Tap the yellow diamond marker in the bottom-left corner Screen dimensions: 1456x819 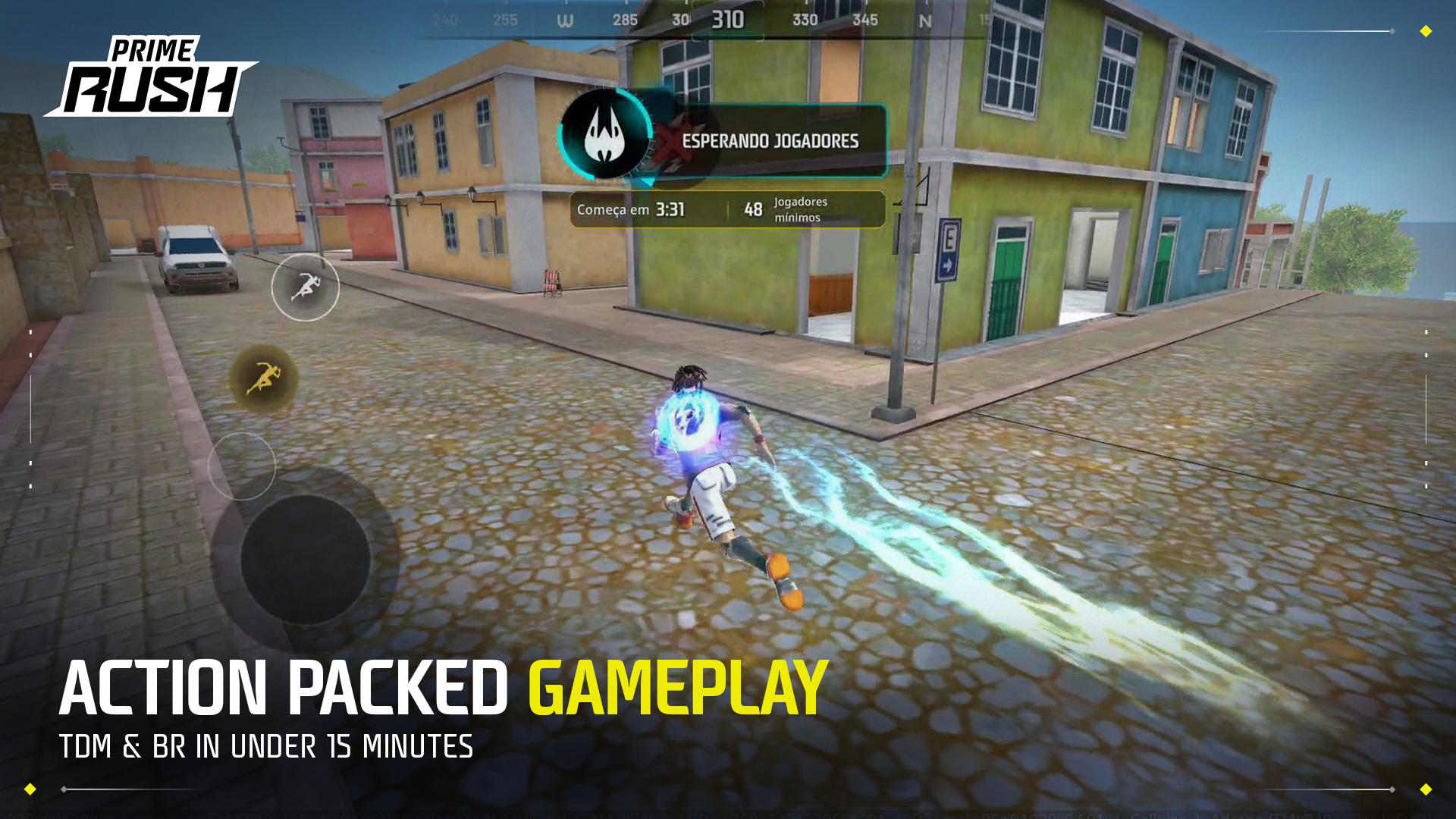tap(30, 789)
